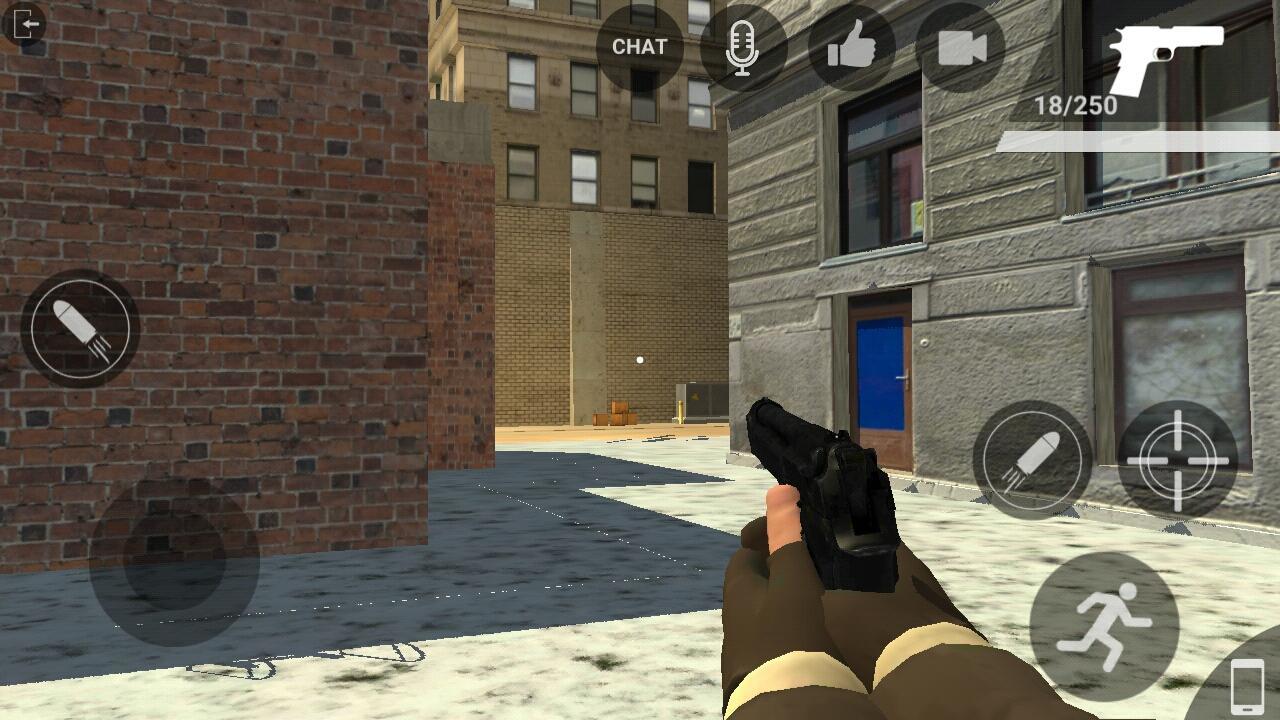Open chat tab at top center
1280x720 pixels.
pyautogui.click(x=639, y=46)
